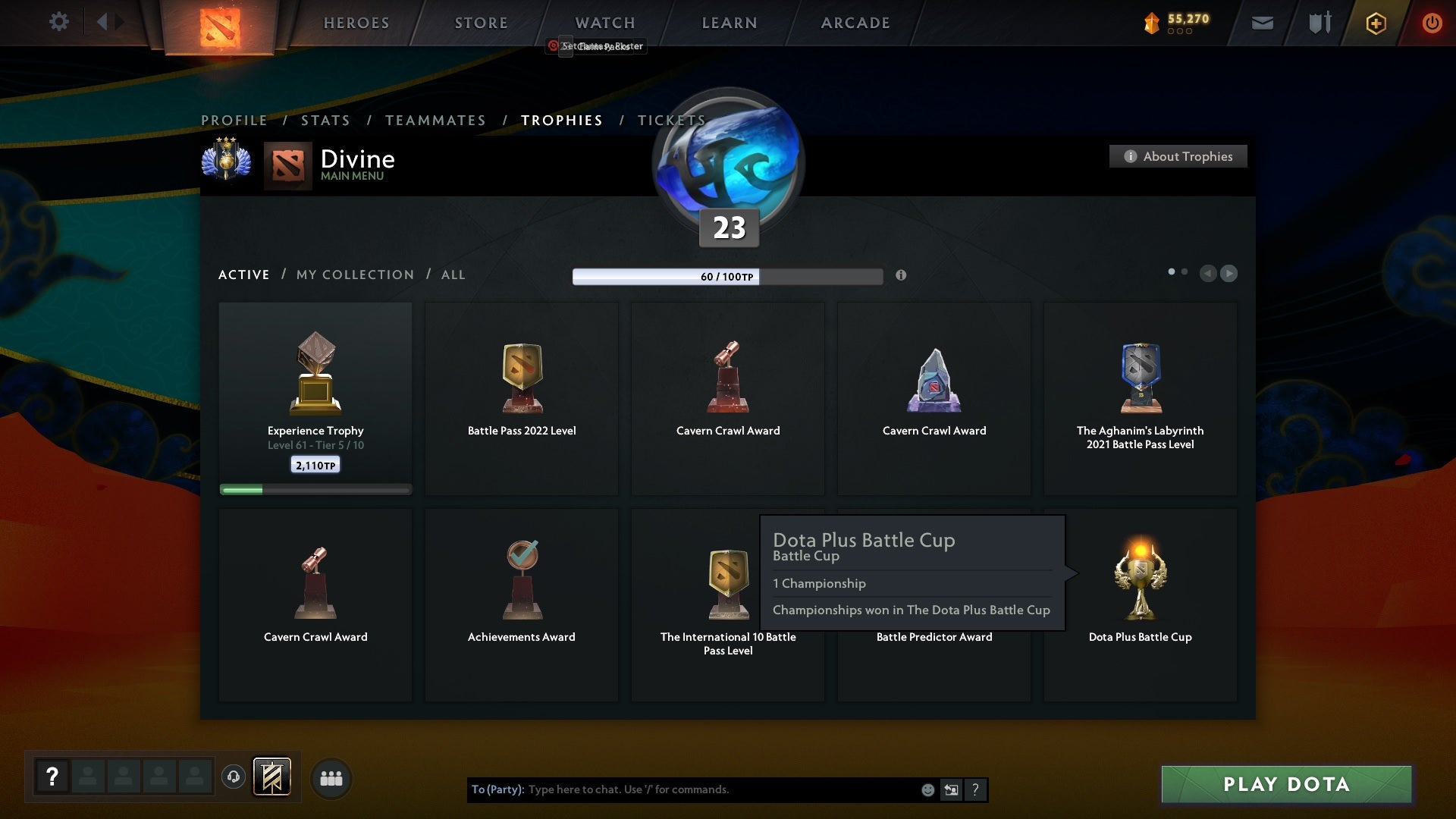Viewport: 1456px width, 819px height.
Task: Open the mail inbox icon
Action: [1262, 23]
